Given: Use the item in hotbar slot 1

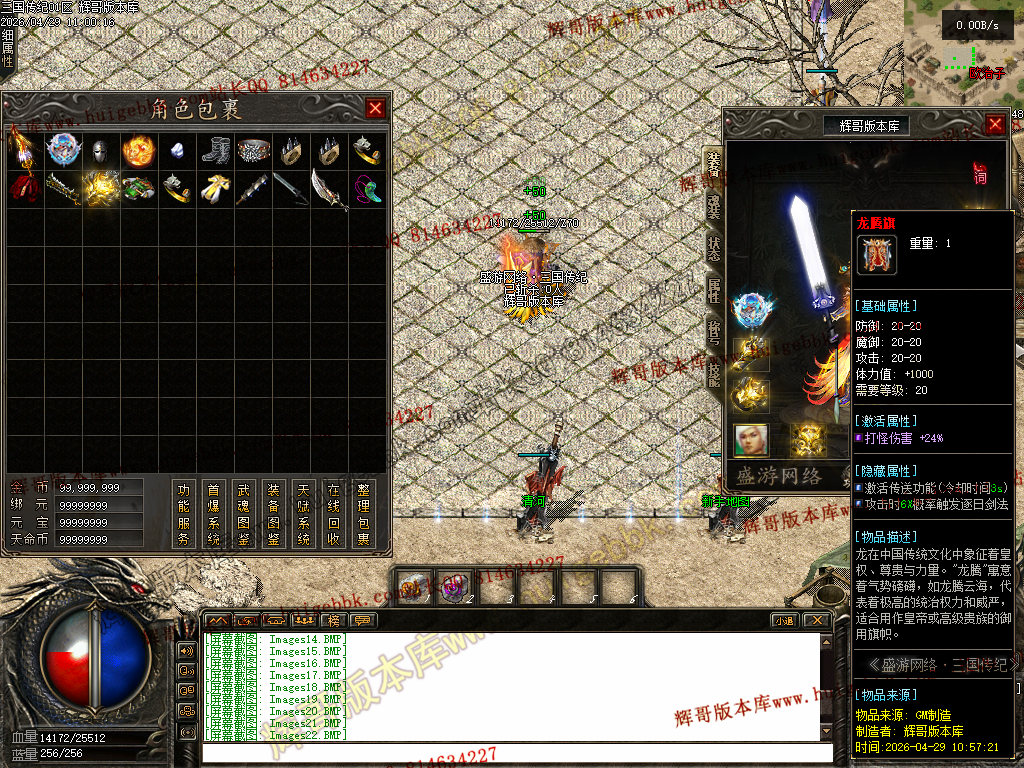Looking at the screenshot, I should (x=414, y=585).
